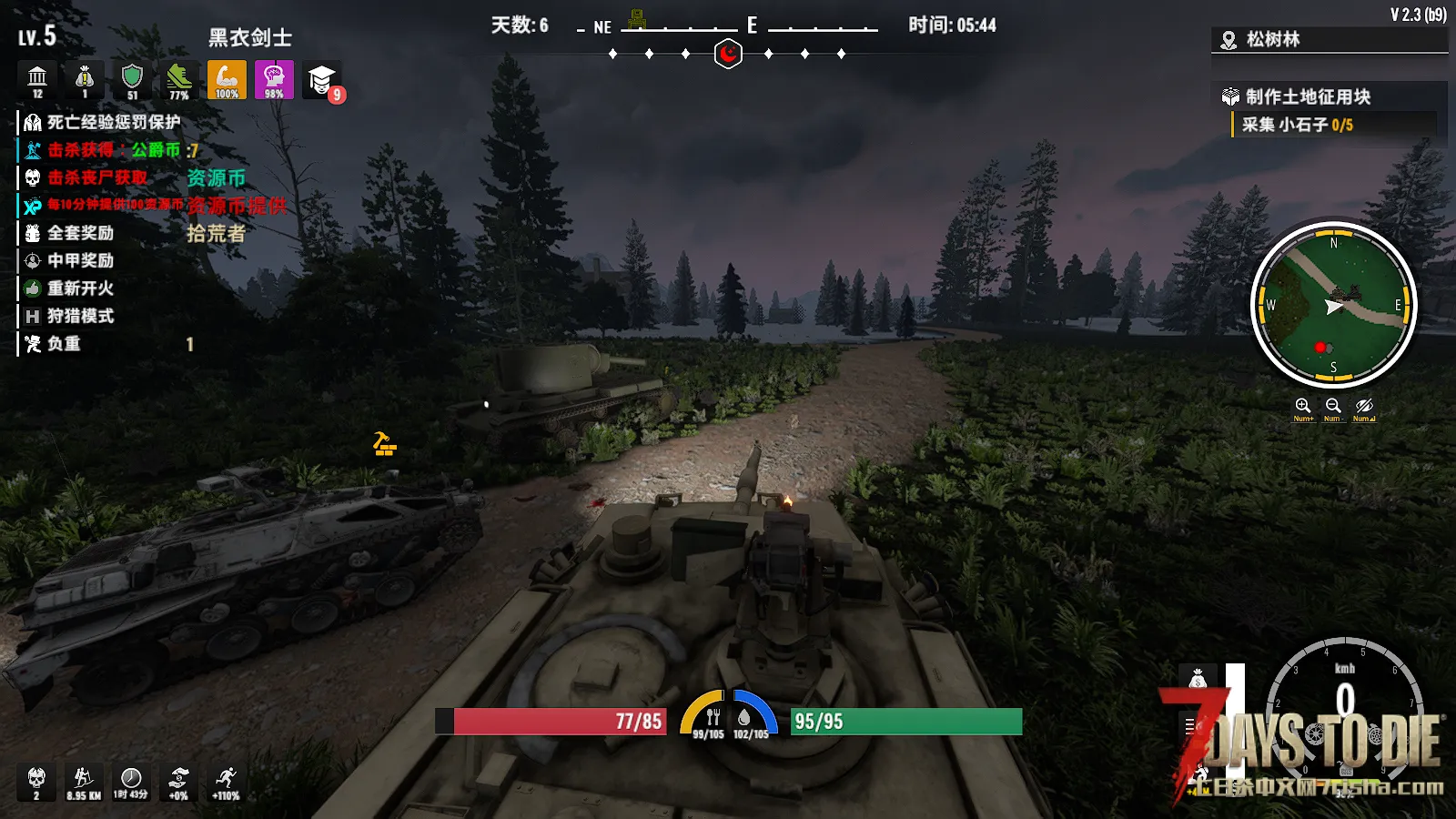The height and width of the screenshot is (819, 1456).
Task: Click the clock playtime icon
Action: pos(131,782)
